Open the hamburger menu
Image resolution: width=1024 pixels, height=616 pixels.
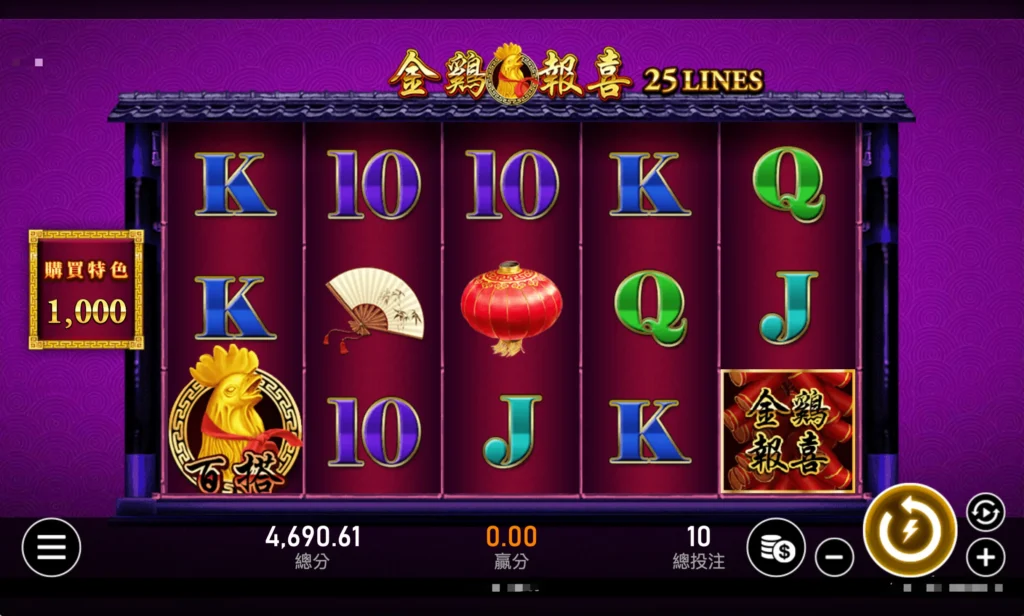[51, 547]
